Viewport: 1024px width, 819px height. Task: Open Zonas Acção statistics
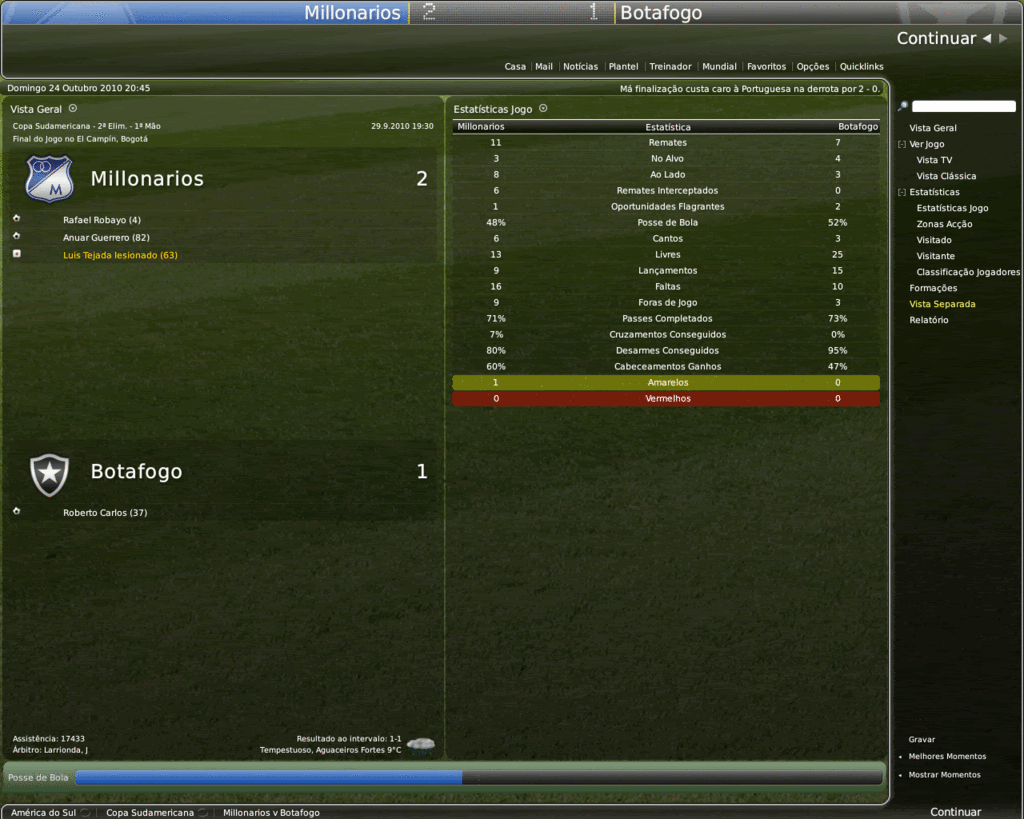click(x=944, y=224)
